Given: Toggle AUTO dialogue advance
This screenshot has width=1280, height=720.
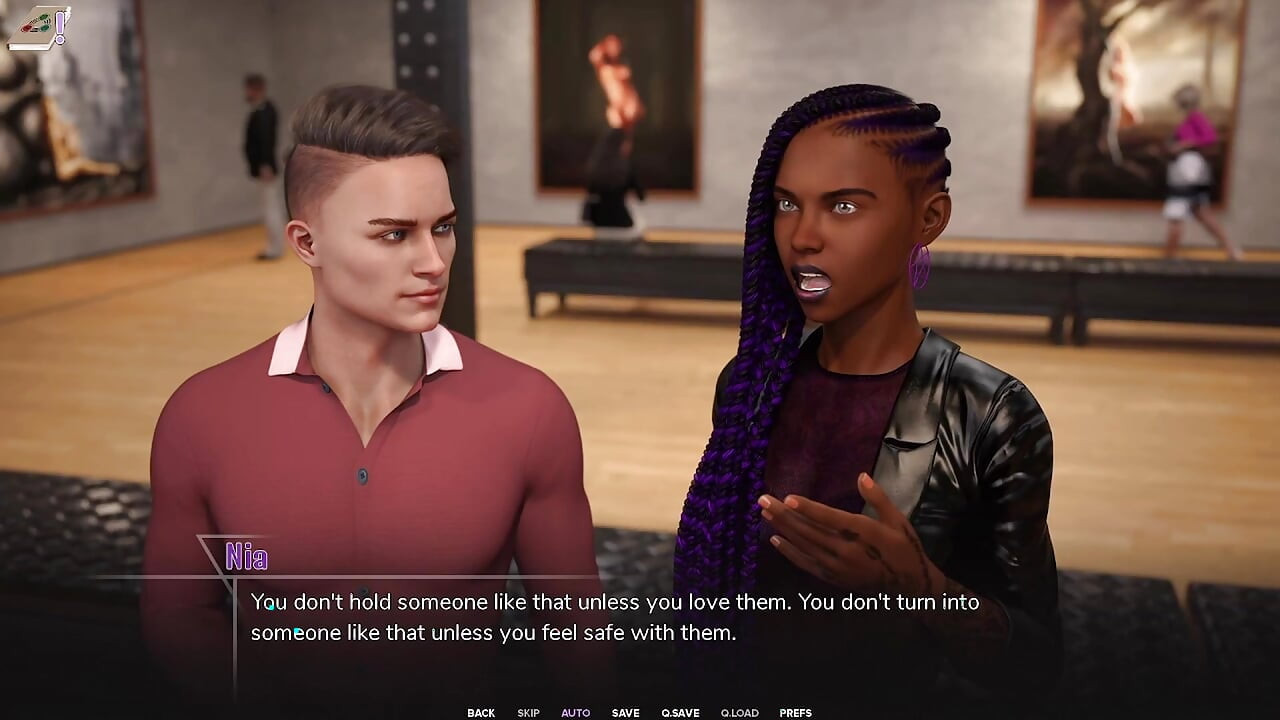Looking at the screenshot, I should click(x=575, y=713).
